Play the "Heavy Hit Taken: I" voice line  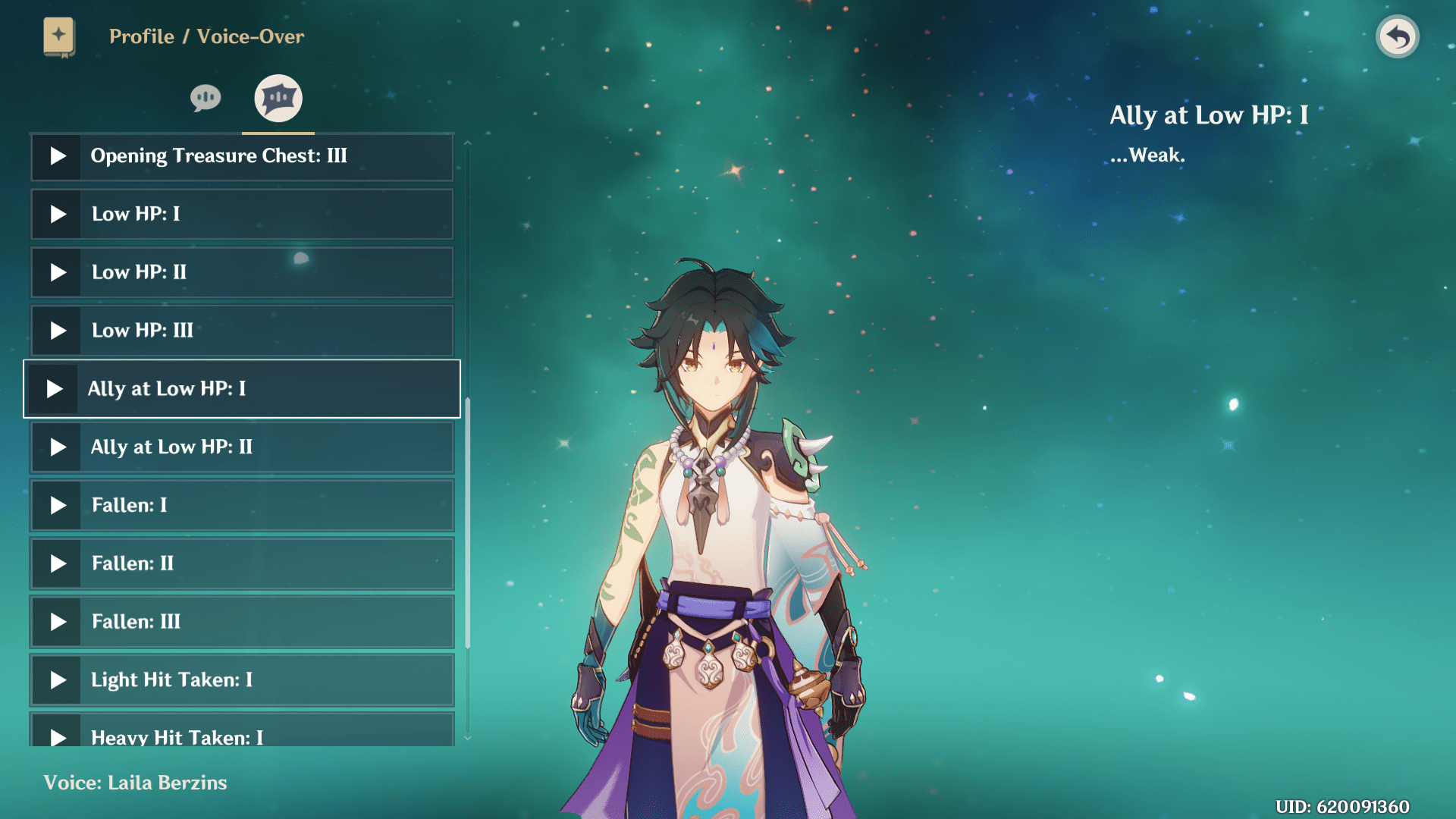57,736
